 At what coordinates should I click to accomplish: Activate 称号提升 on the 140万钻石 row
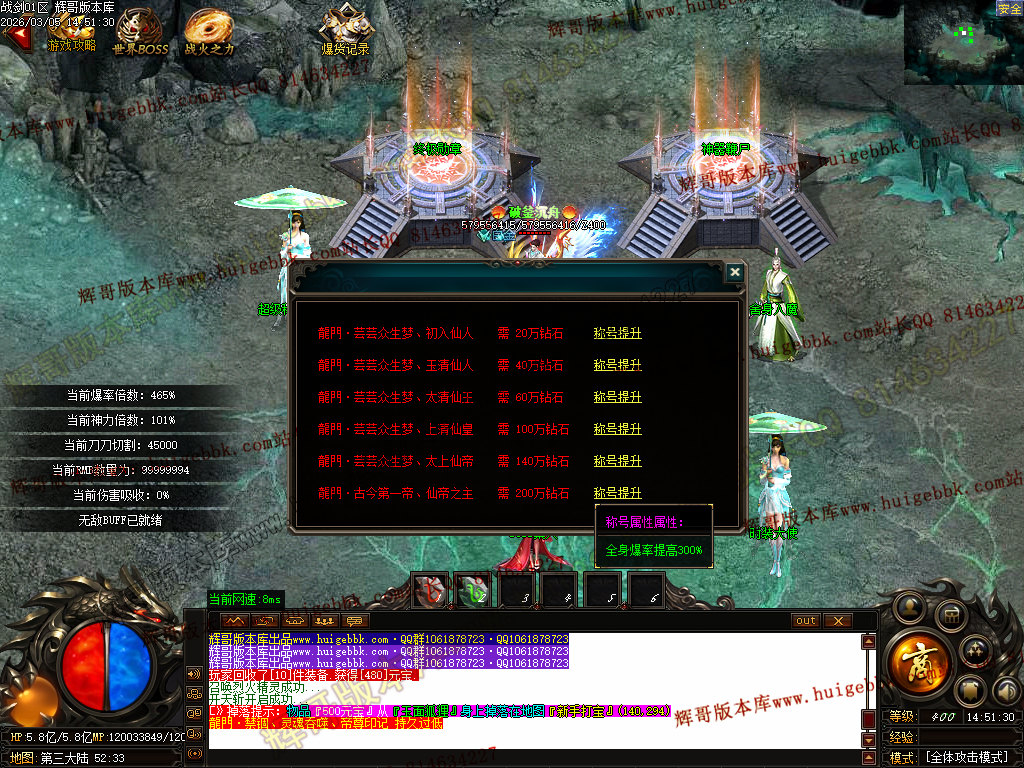pos(617,461)
